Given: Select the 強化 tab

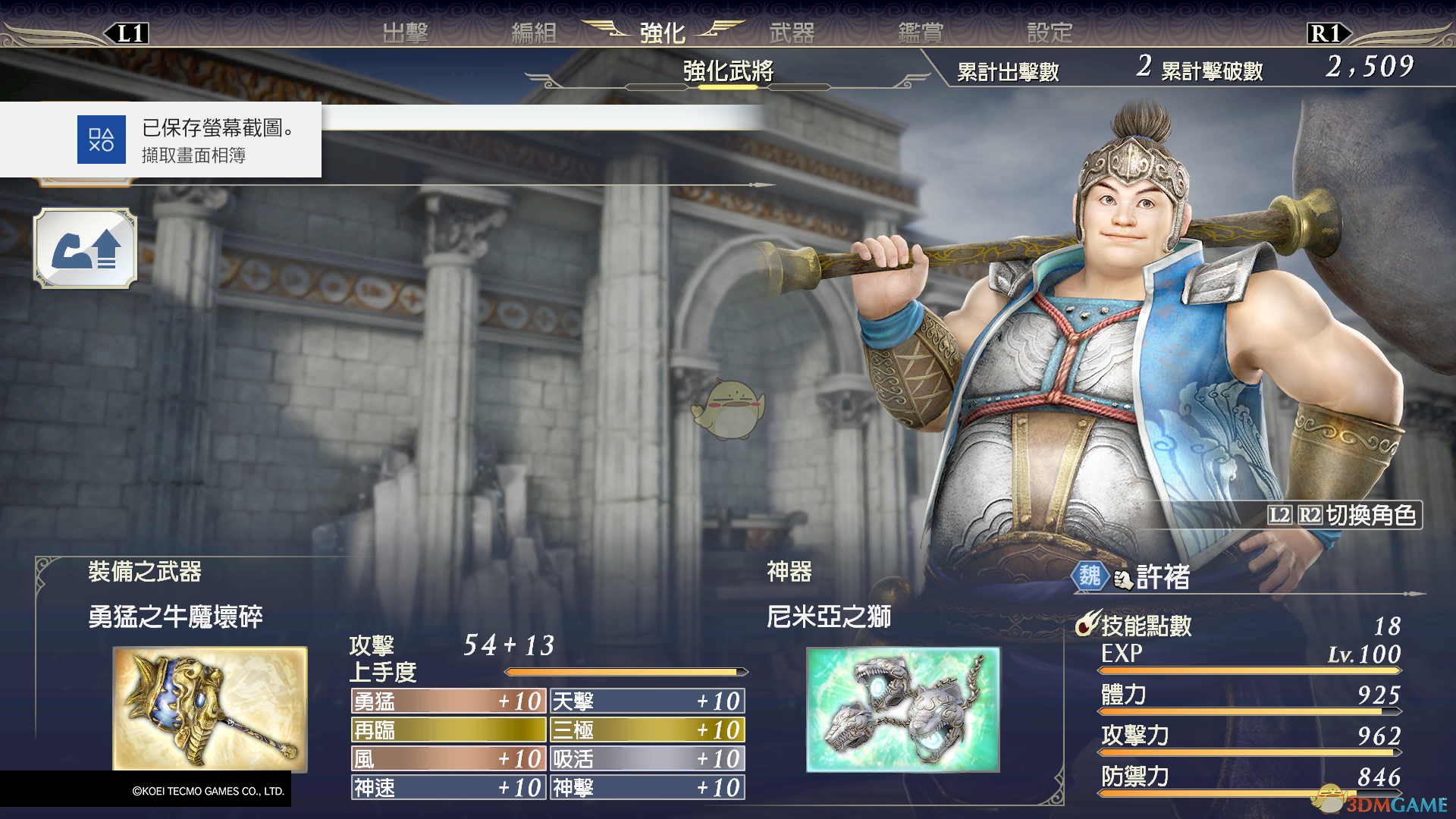Looking at the screenshot, I should [662, 33].
